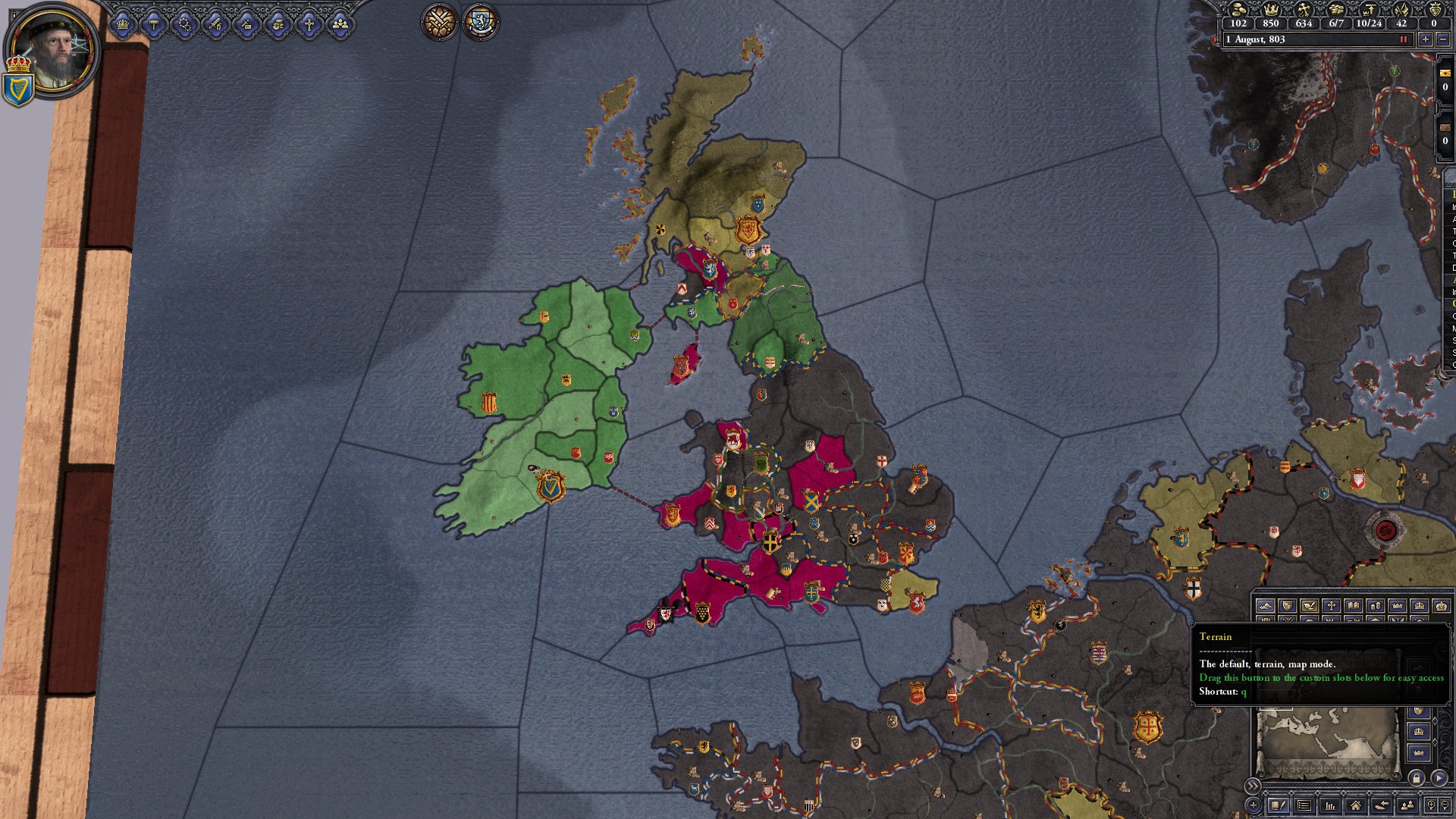Expand the map mode panel with the double chevron
The height and width of the screenshot is (819, 1456).
pos(1254,786)
